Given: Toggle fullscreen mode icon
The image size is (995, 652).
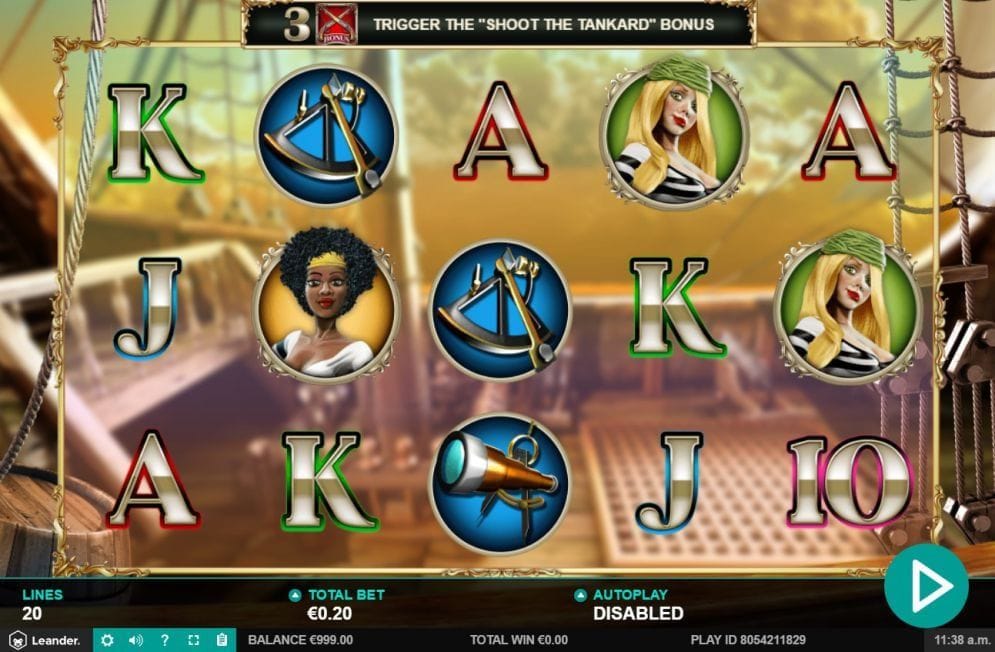Looking at the screenshot, I should pyautogui.click(x=194, y=640).
